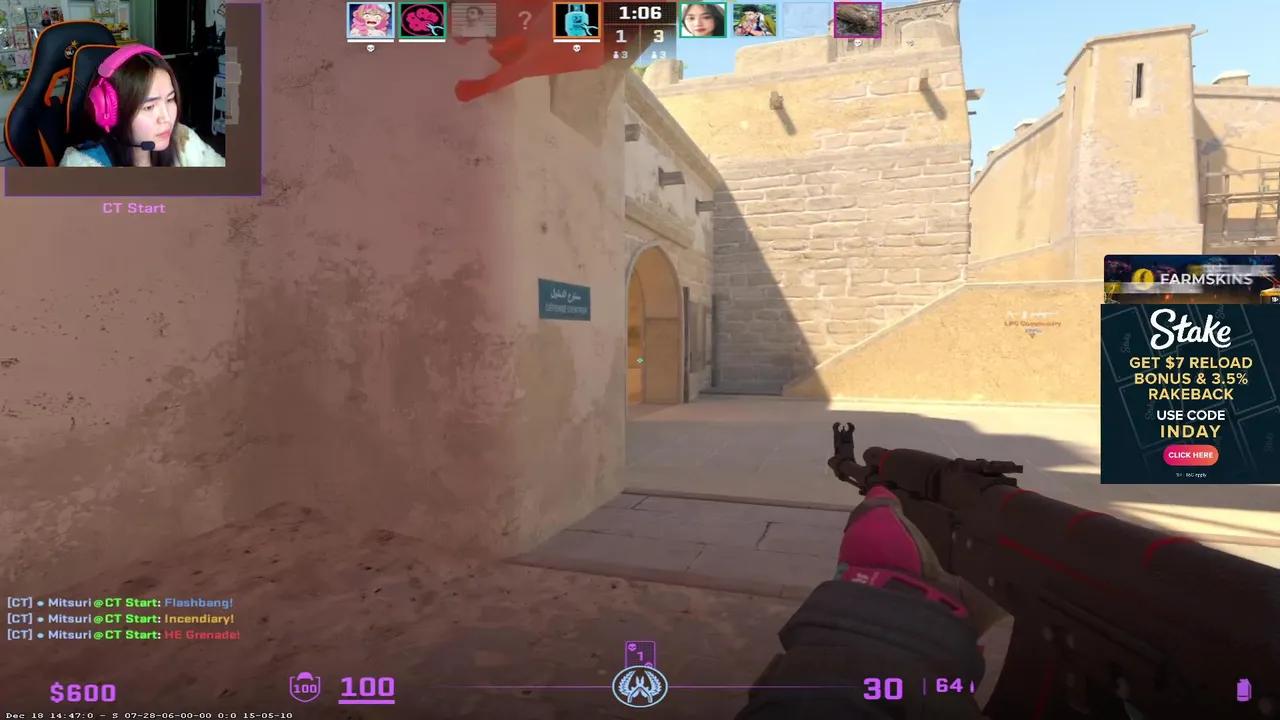Click the gold coin logo on Farmskins banner

coord(1141,279)
